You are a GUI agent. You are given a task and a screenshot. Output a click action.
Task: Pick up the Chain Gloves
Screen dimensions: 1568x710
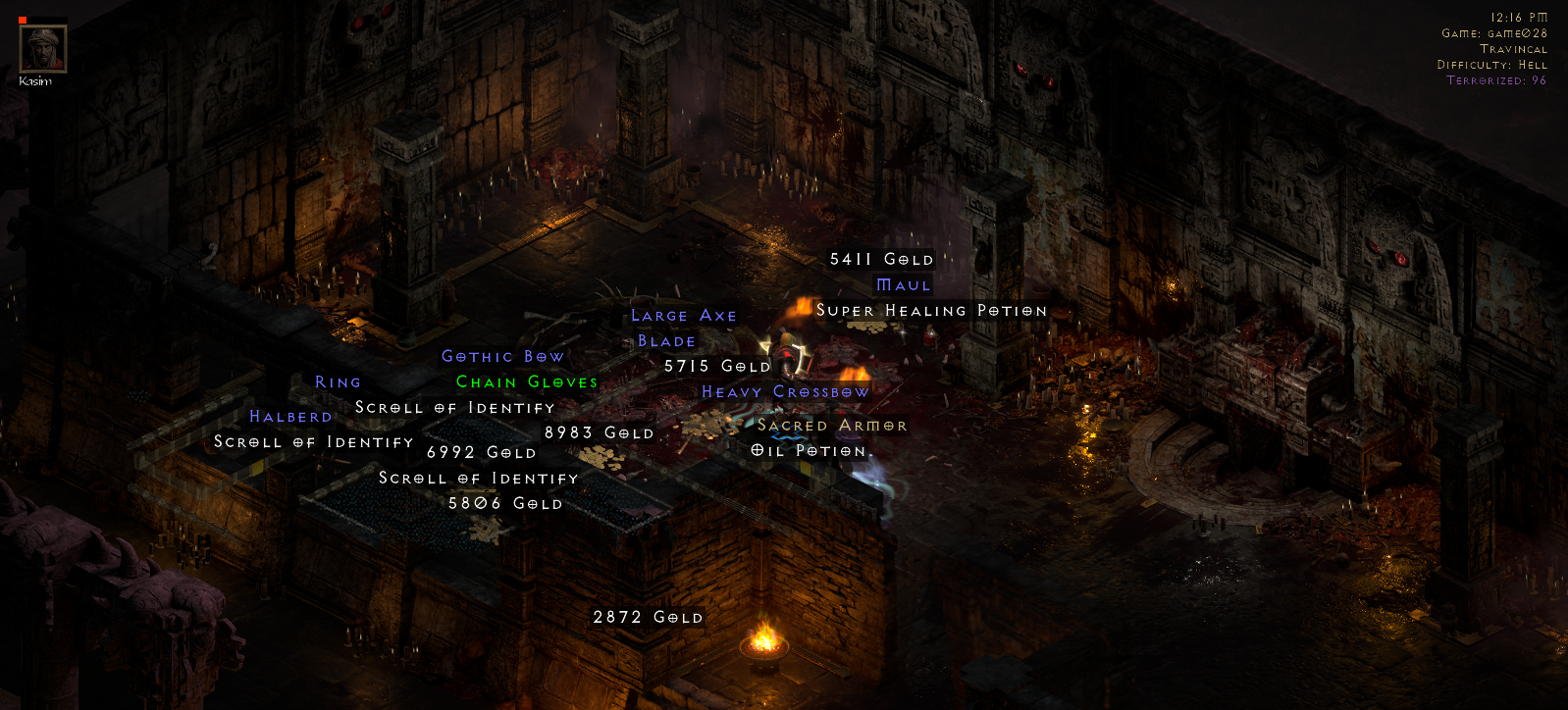click(526, 382)
